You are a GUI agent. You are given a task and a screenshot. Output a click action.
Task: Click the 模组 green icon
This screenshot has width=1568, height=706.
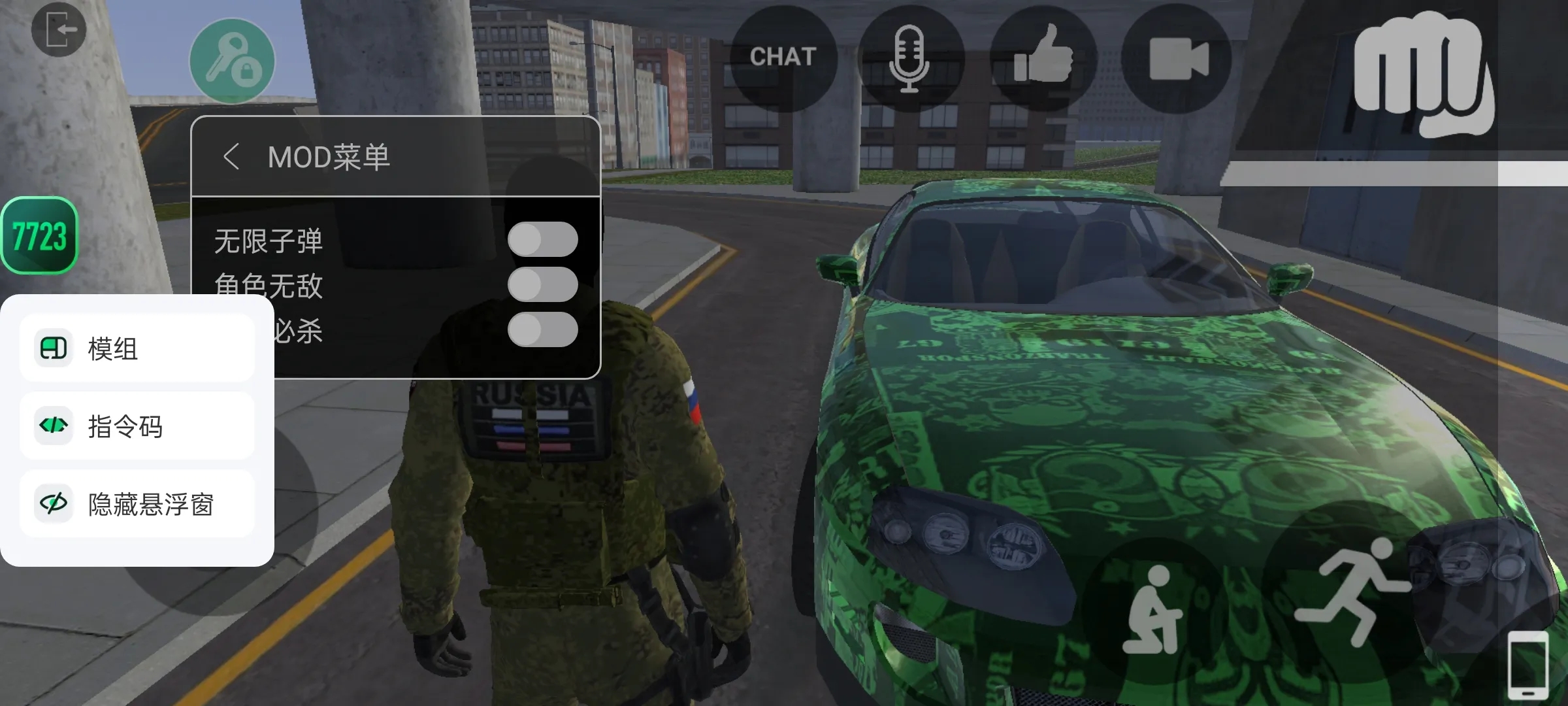(55, 348)
